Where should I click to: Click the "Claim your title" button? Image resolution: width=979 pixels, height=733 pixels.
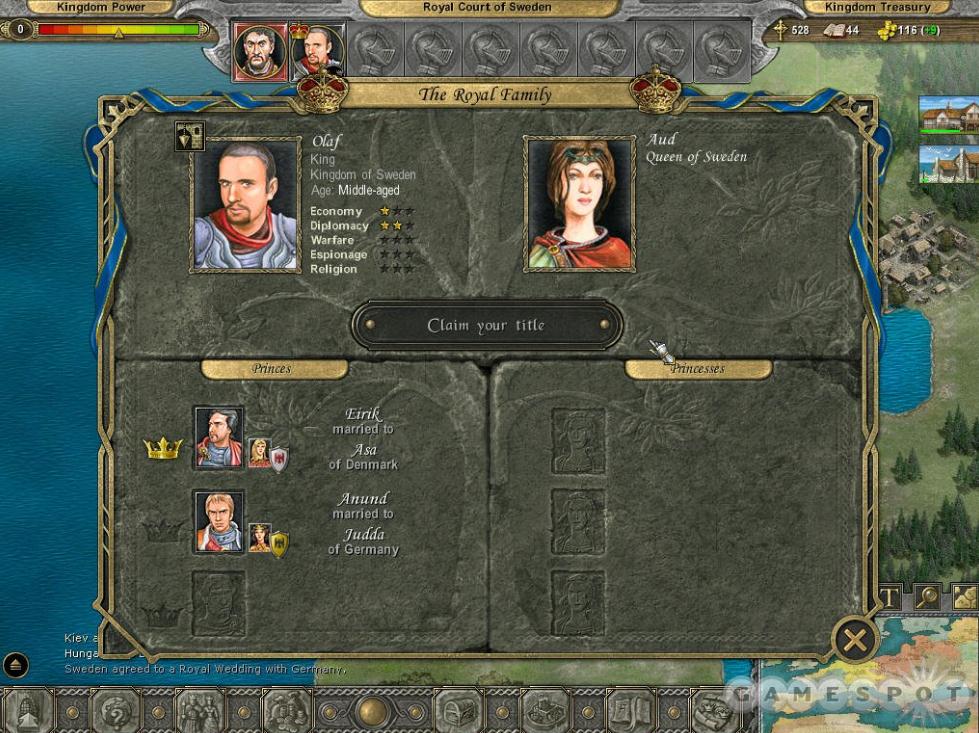pyautogui.click(x=486, y=326)
